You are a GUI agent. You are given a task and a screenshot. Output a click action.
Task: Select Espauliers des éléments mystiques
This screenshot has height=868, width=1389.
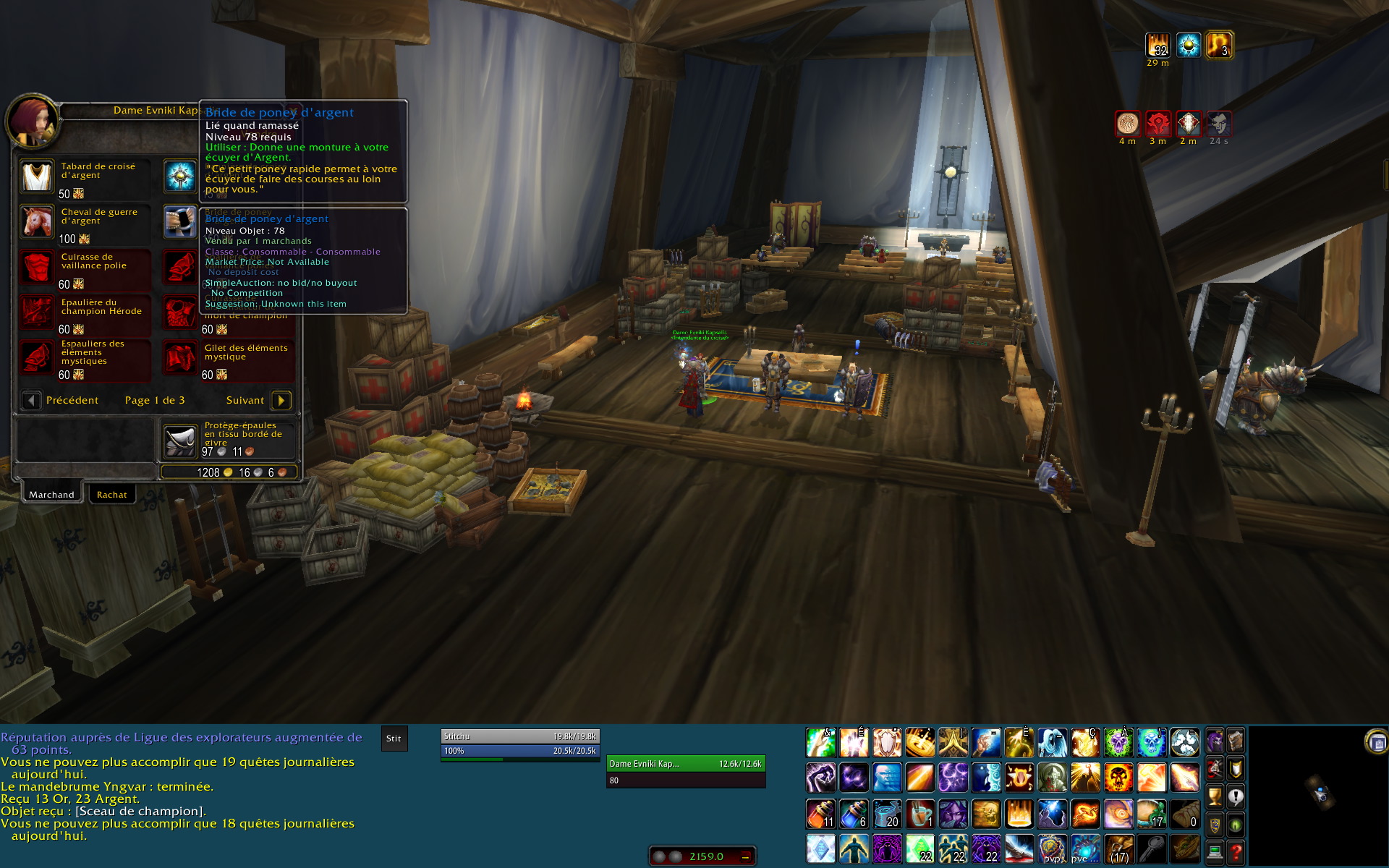(x=36, y=358)
